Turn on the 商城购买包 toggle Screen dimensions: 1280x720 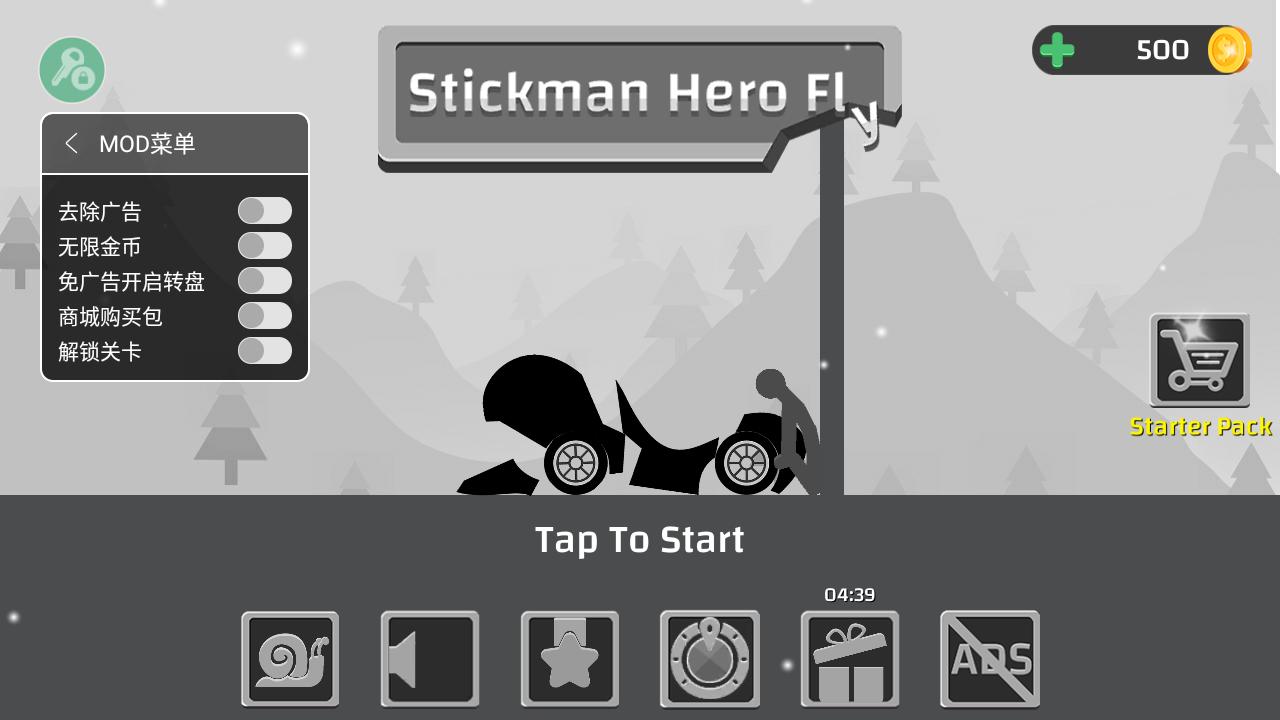click(x=264, y=316)
